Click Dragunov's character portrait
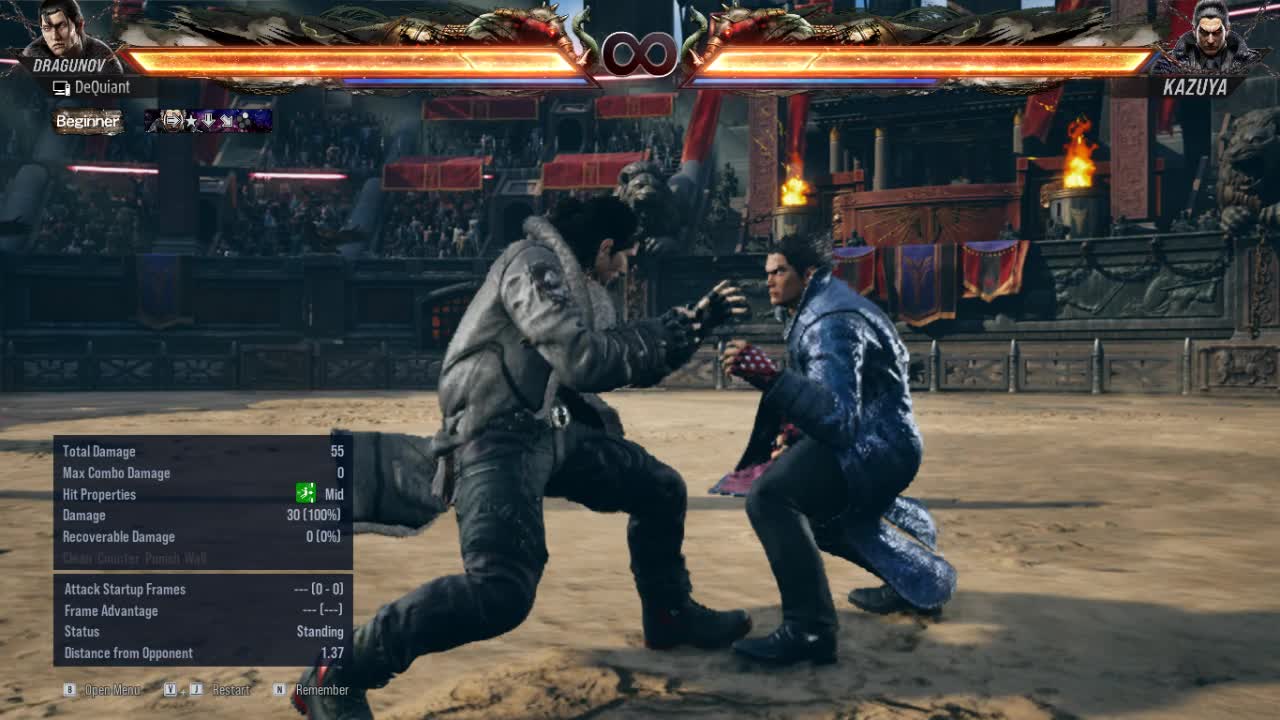The width and height of the screenshot is (1280, 720). [x=66, y=30]
